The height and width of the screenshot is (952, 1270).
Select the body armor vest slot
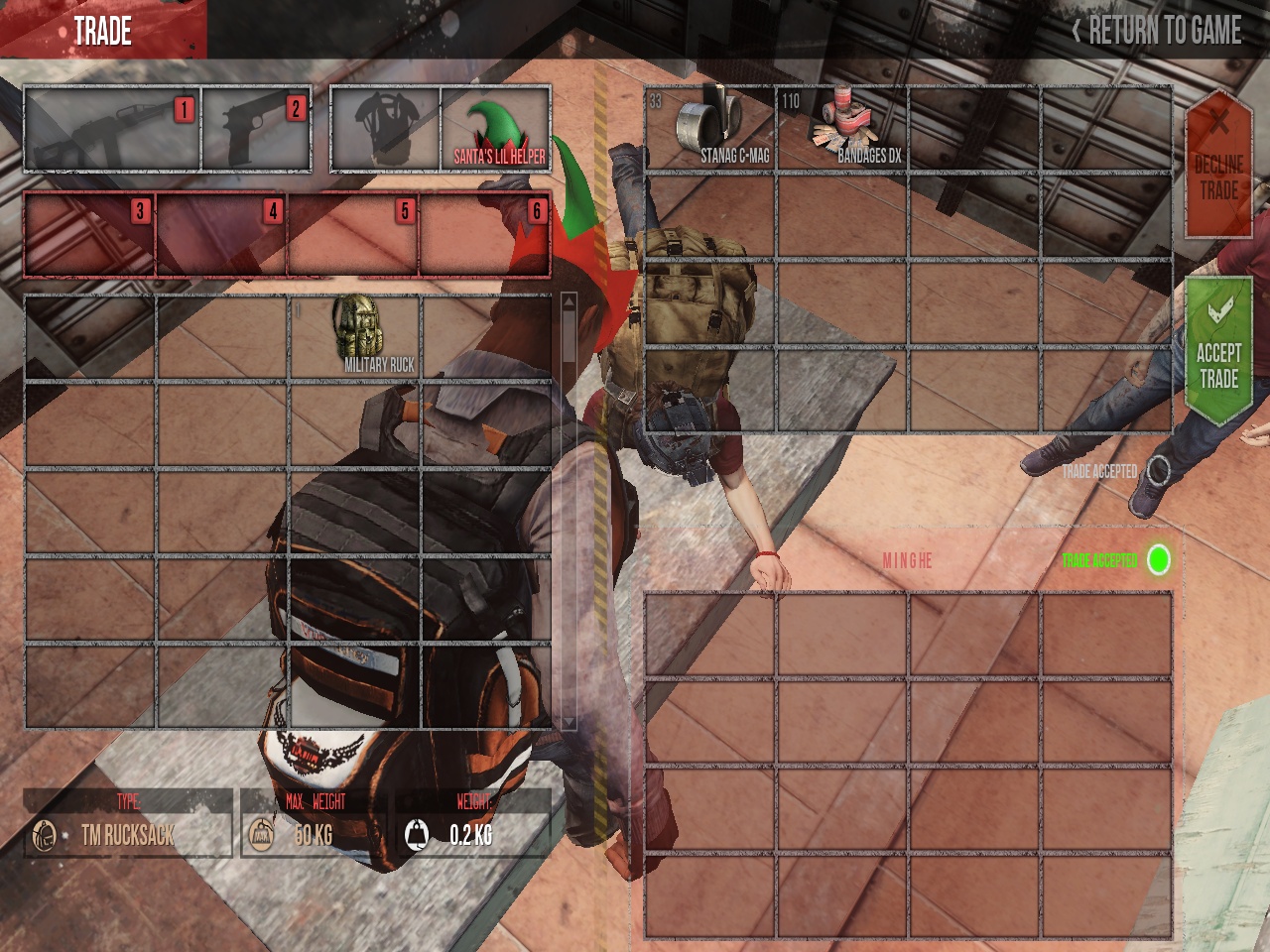tap(385, 130)
